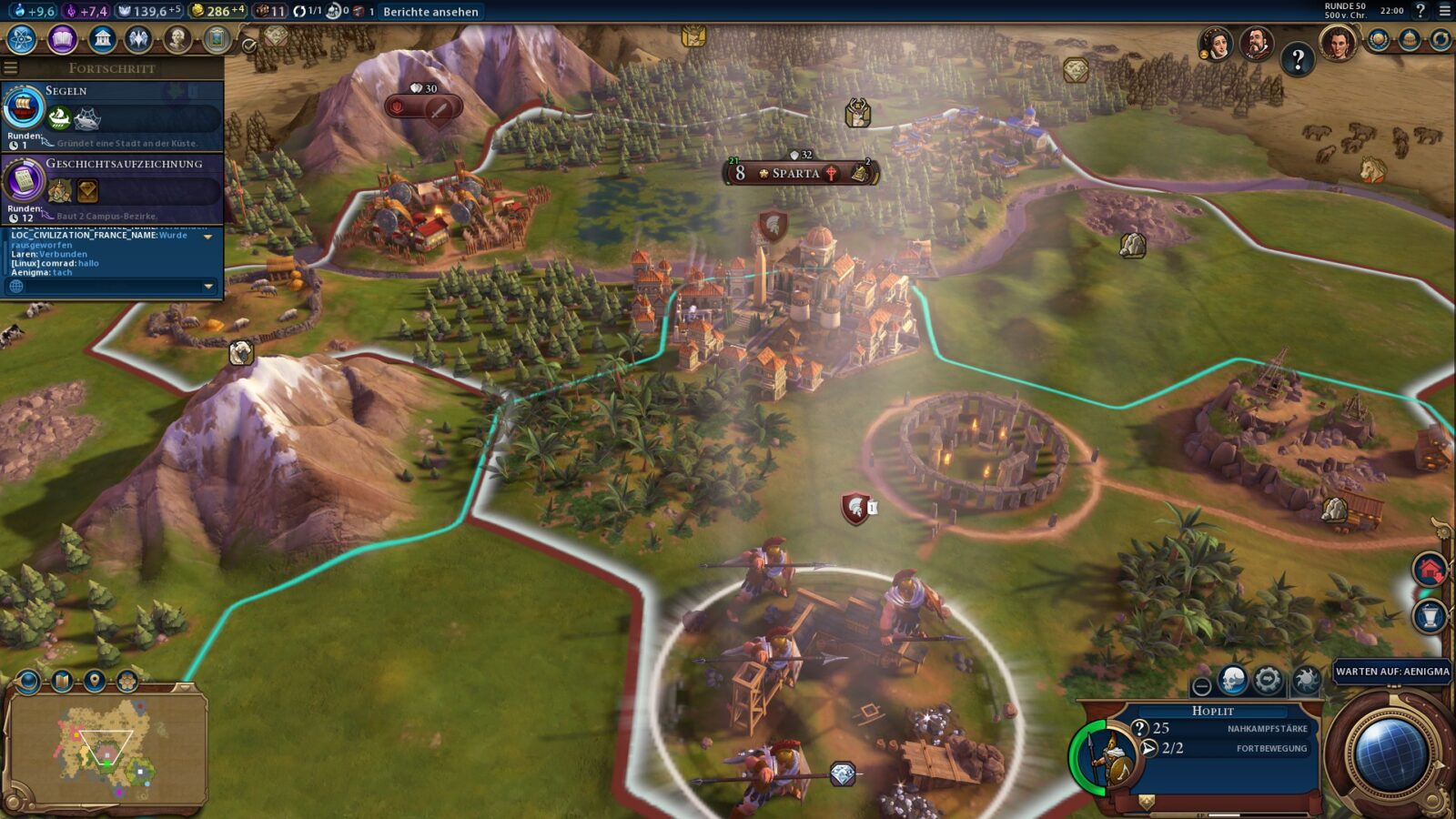Click the globe next-turn button

click(x=1389, y=753)
